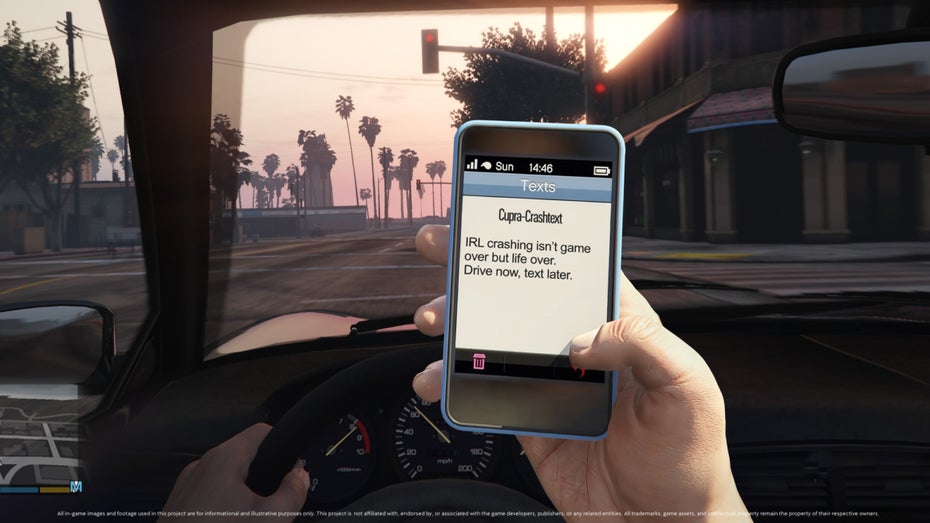This screenshot has height=523, width=930.
Task: Delete the text with the pink trash icon
Action: pos(479,361)
